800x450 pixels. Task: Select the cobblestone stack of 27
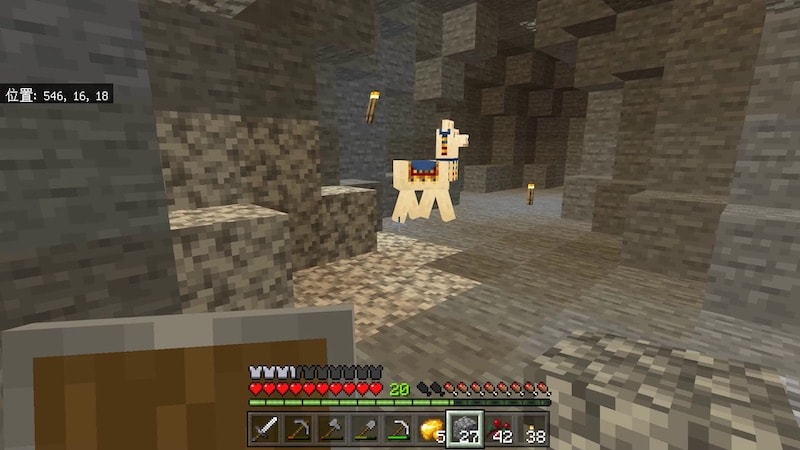coord(466,429)
